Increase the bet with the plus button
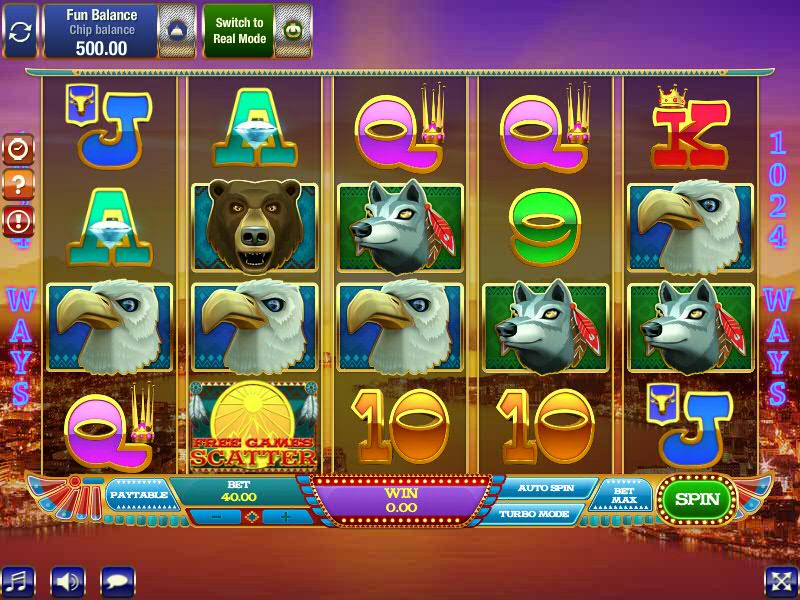This screenshot has height=600, width=800. (x=284, y=516)
